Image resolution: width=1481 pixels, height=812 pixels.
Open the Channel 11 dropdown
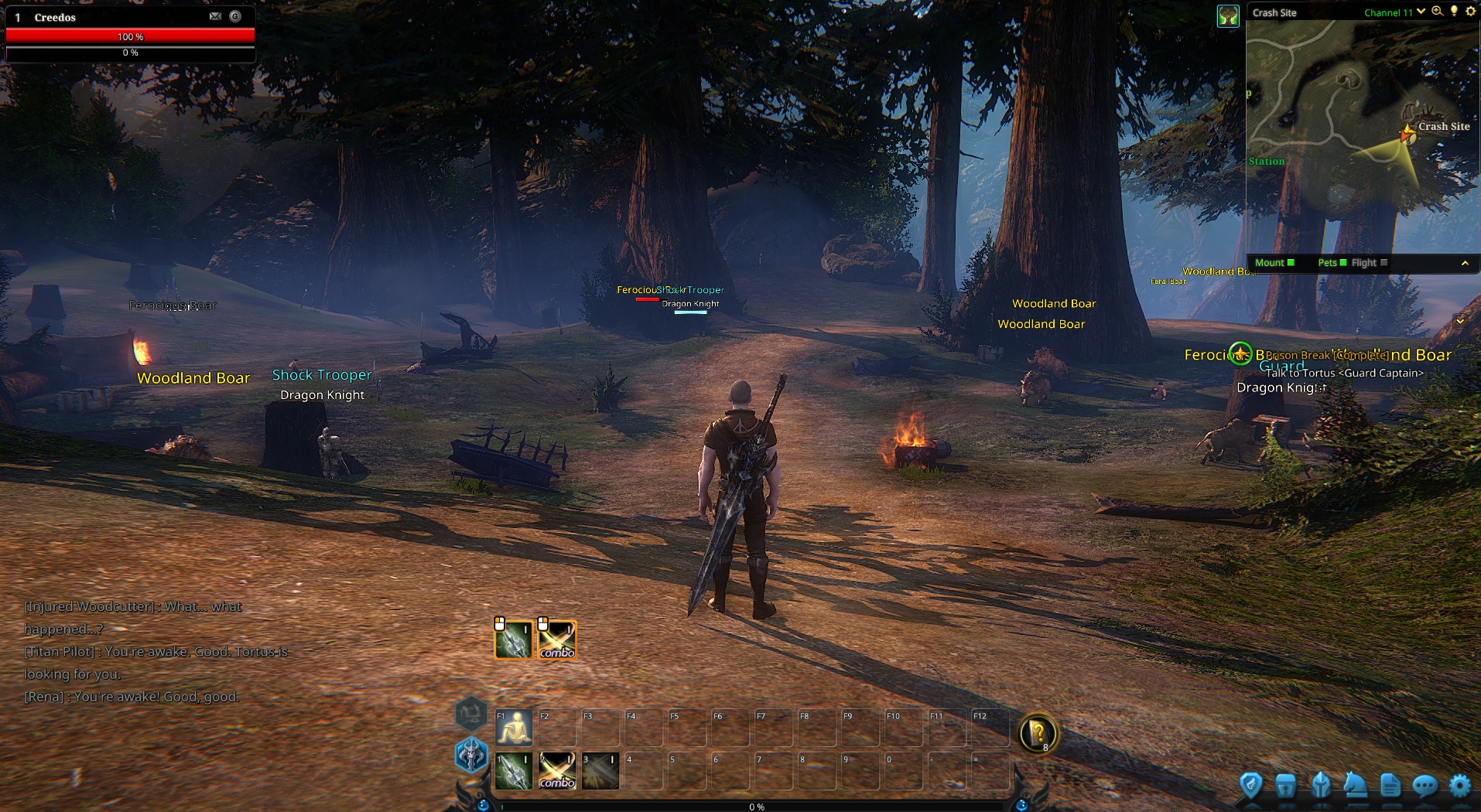point(1421,12)
